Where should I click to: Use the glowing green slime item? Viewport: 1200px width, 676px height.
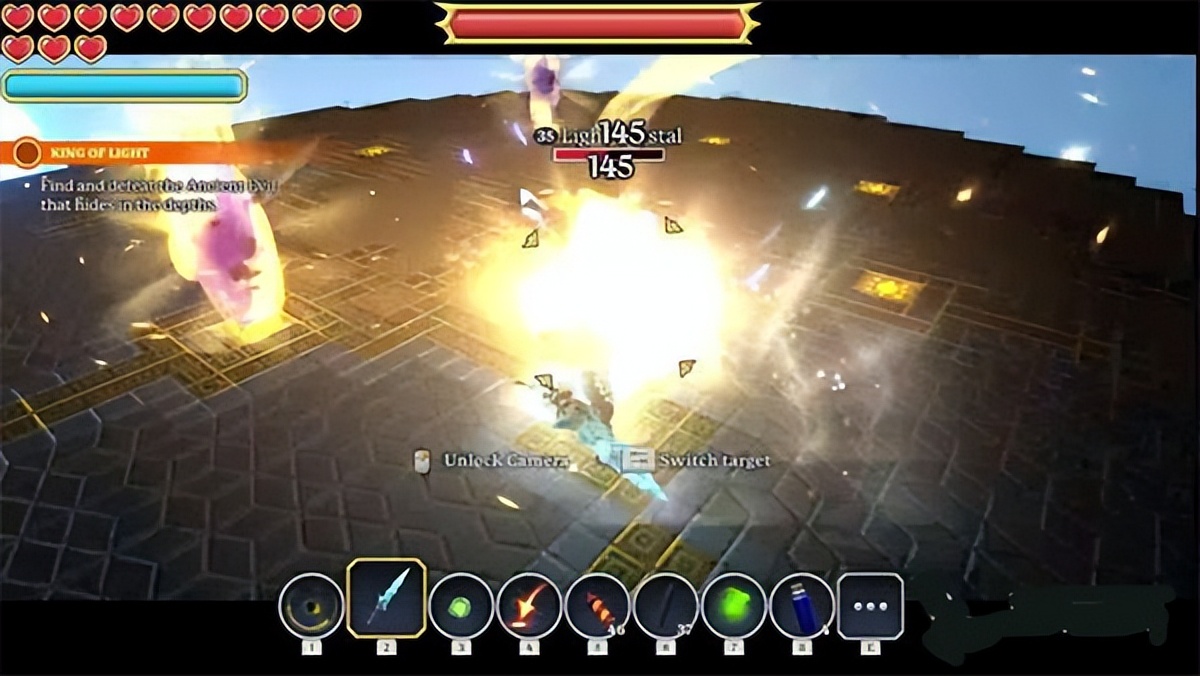[x=733, y=606]
